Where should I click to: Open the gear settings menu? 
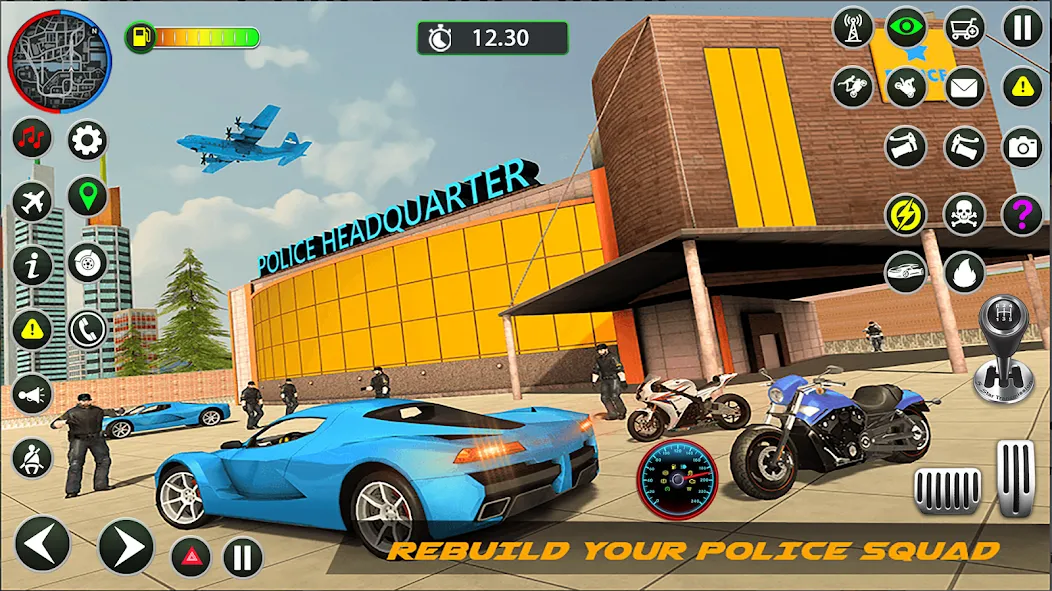tap(87, 140)
